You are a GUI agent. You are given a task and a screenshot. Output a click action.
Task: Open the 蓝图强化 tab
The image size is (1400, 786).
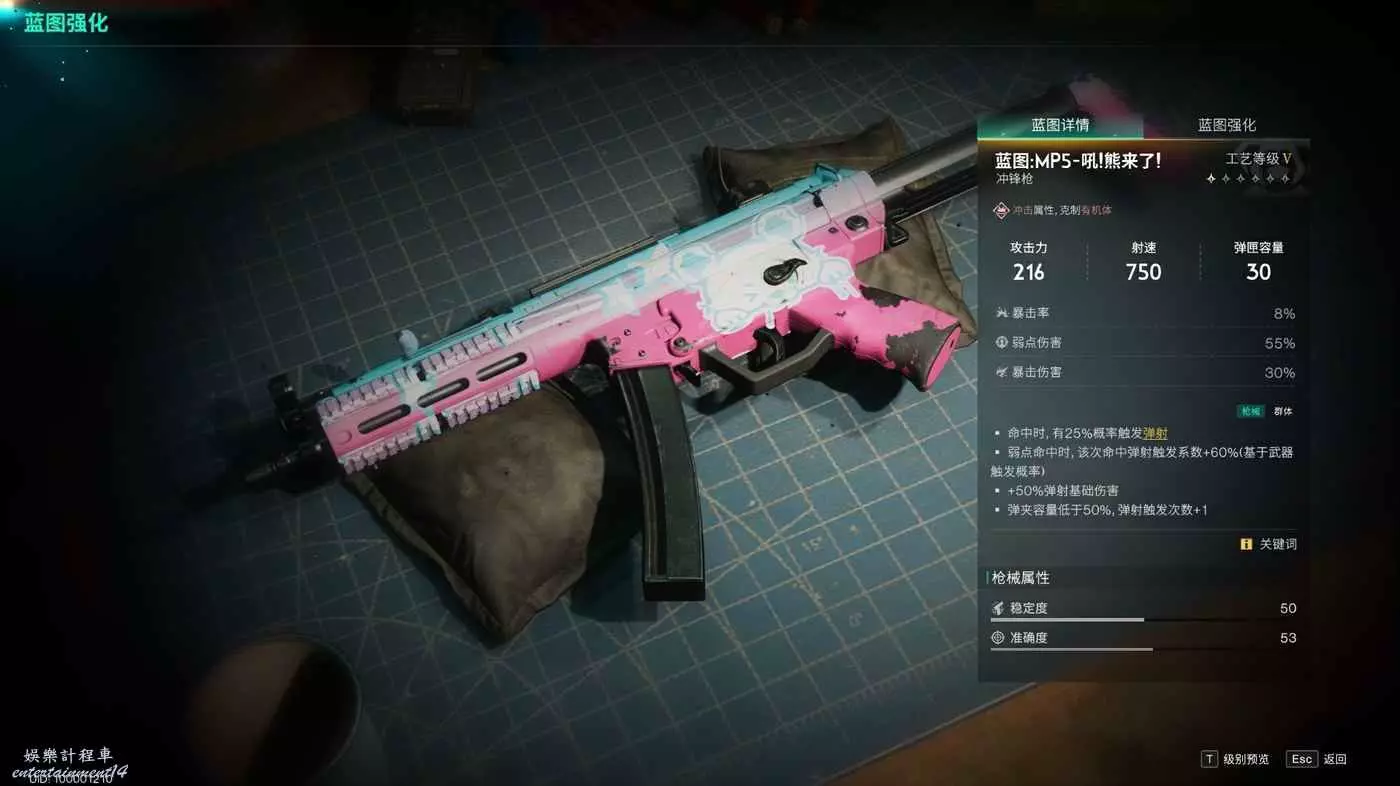(x=1227, y=125)
